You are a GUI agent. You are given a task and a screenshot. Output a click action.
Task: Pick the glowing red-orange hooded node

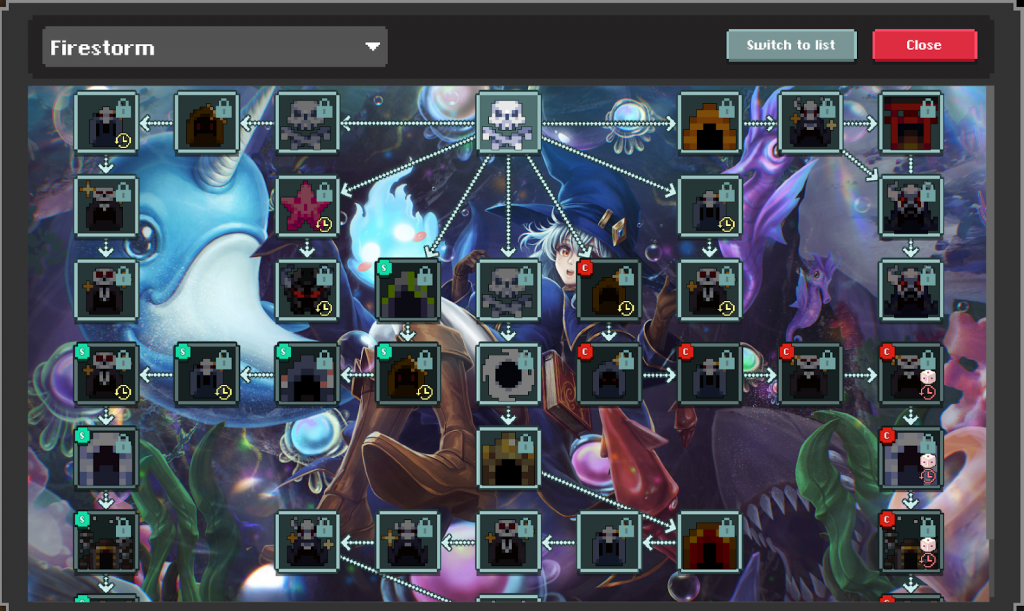click(710, 542)
